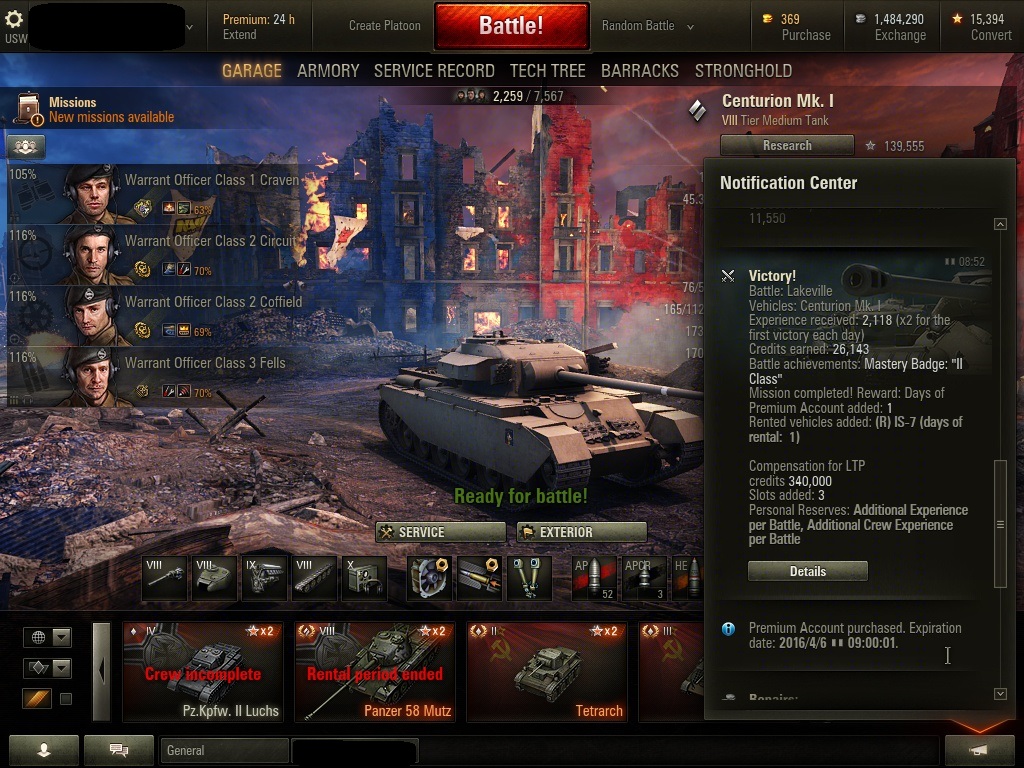The width and height of the screenshot is (1024, 768).
Task: Open Details of the Victory notification
Action: [807, 572]
